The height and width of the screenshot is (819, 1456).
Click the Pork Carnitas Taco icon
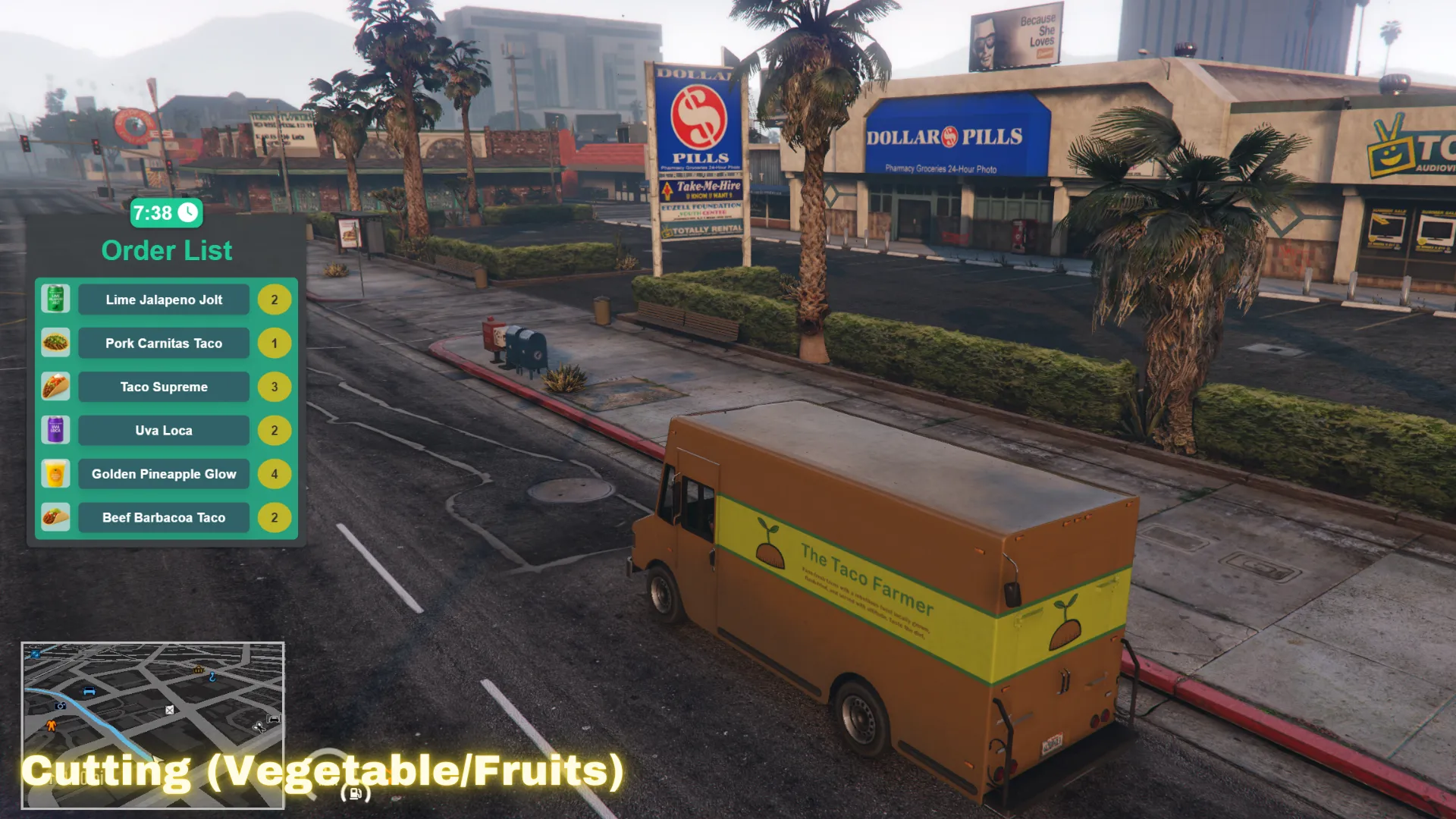tap(55, 342)
